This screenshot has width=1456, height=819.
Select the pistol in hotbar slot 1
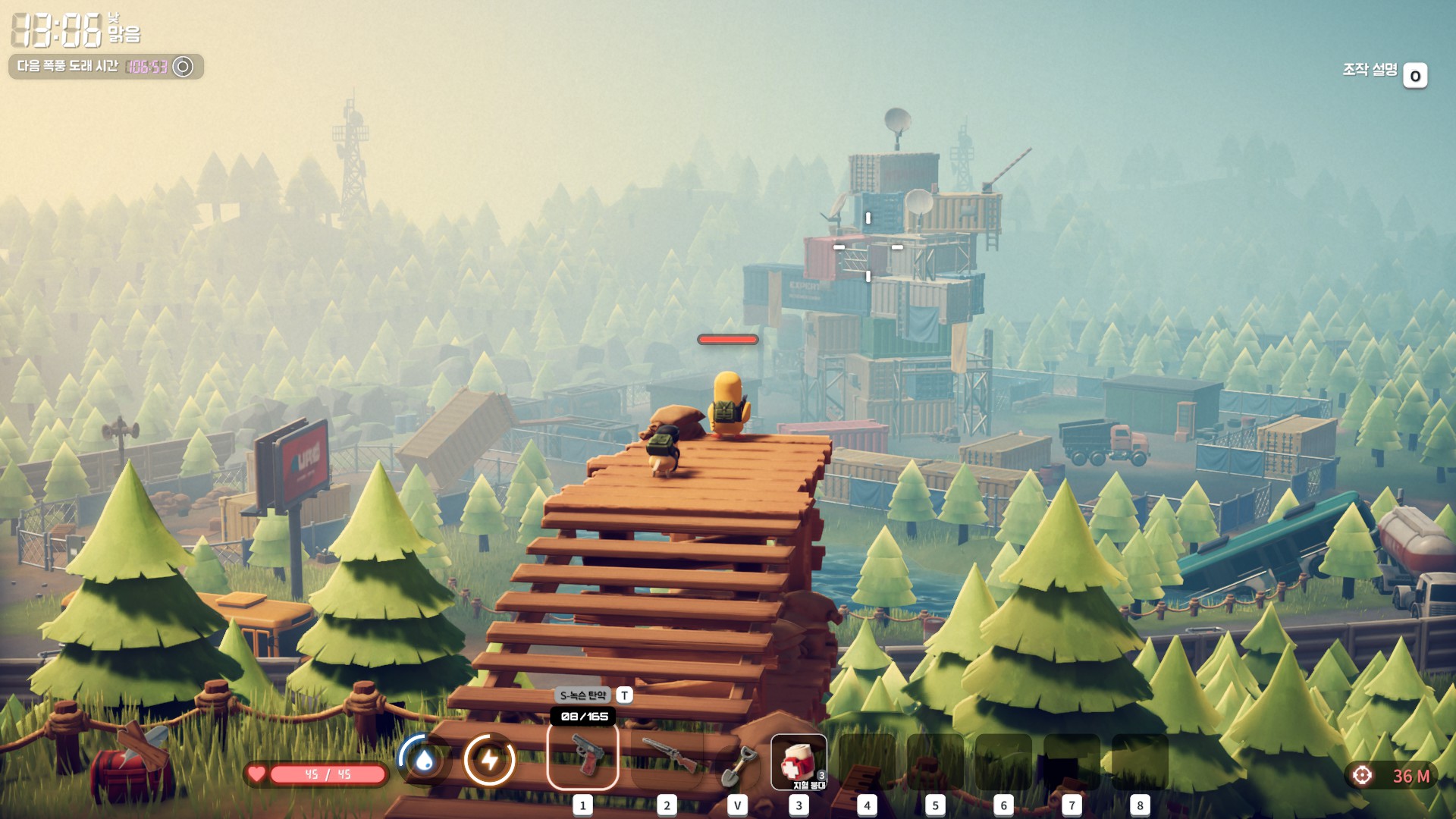click(582, 756)
